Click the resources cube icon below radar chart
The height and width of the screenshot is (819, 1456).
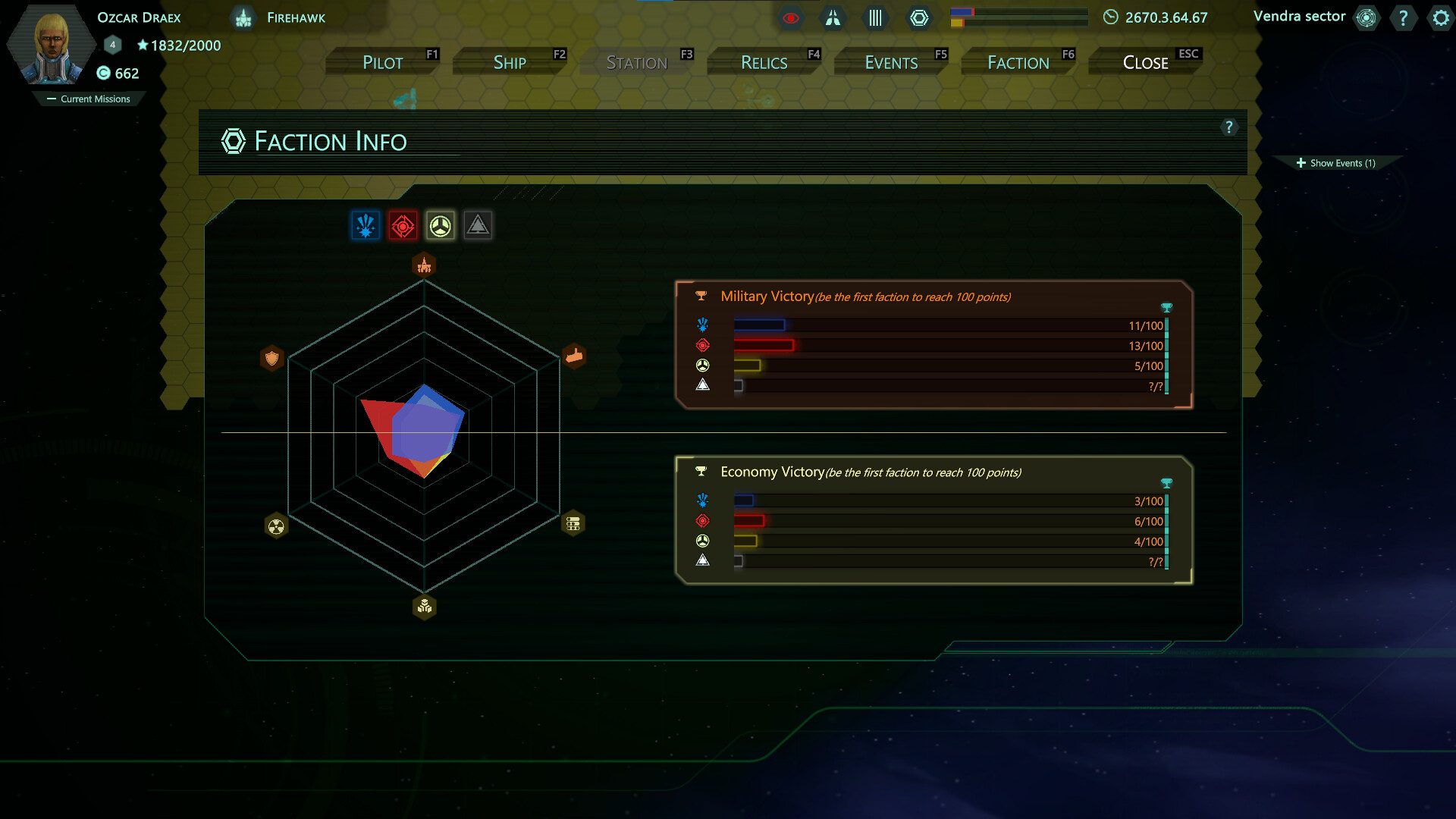pos(424,607)
